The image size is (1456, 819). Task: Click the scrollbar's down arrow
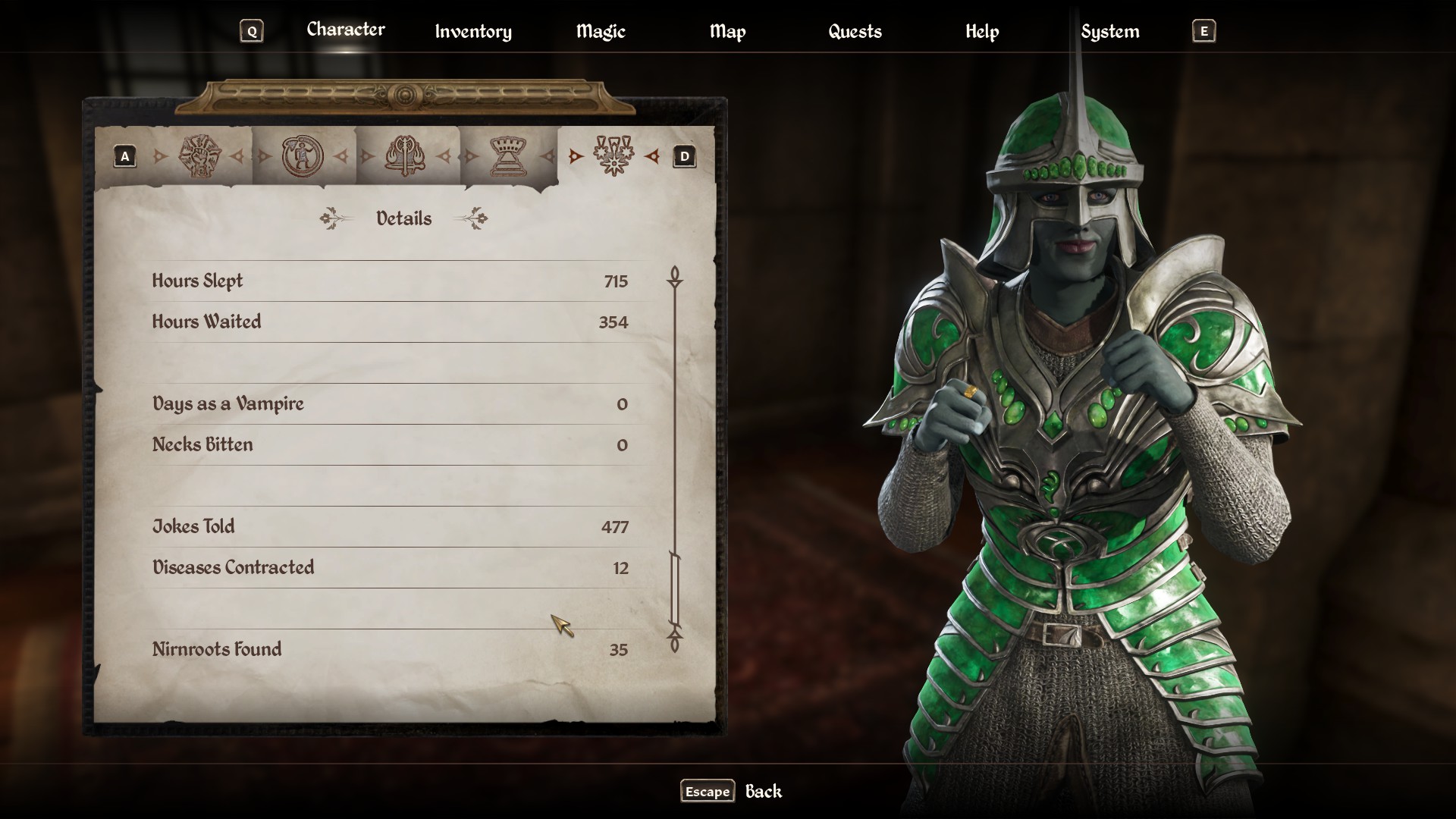point(674,643)
